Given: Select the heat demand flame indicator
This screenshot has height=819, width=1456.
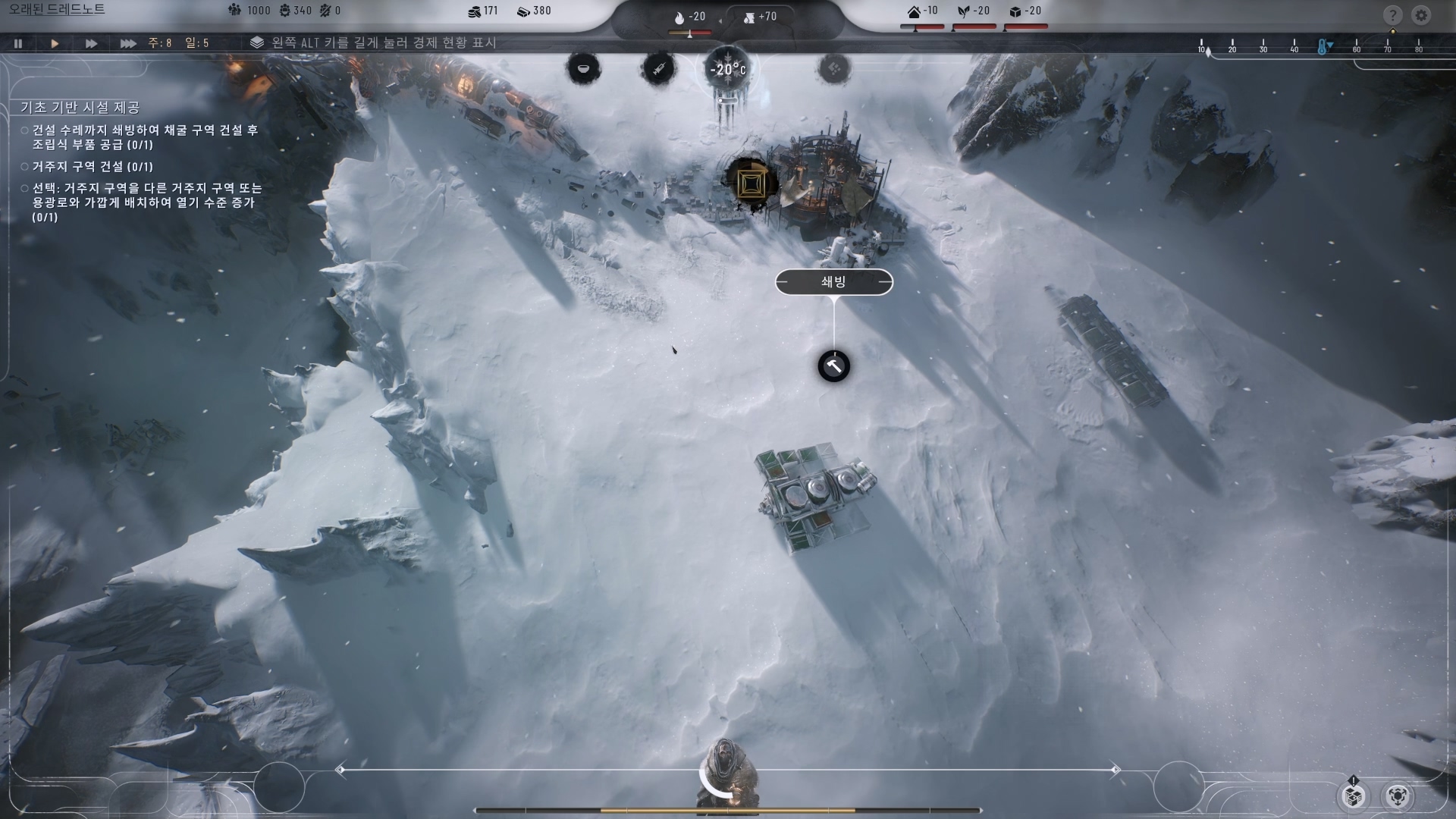Looking at the screenshot, I should click(689, 17).
